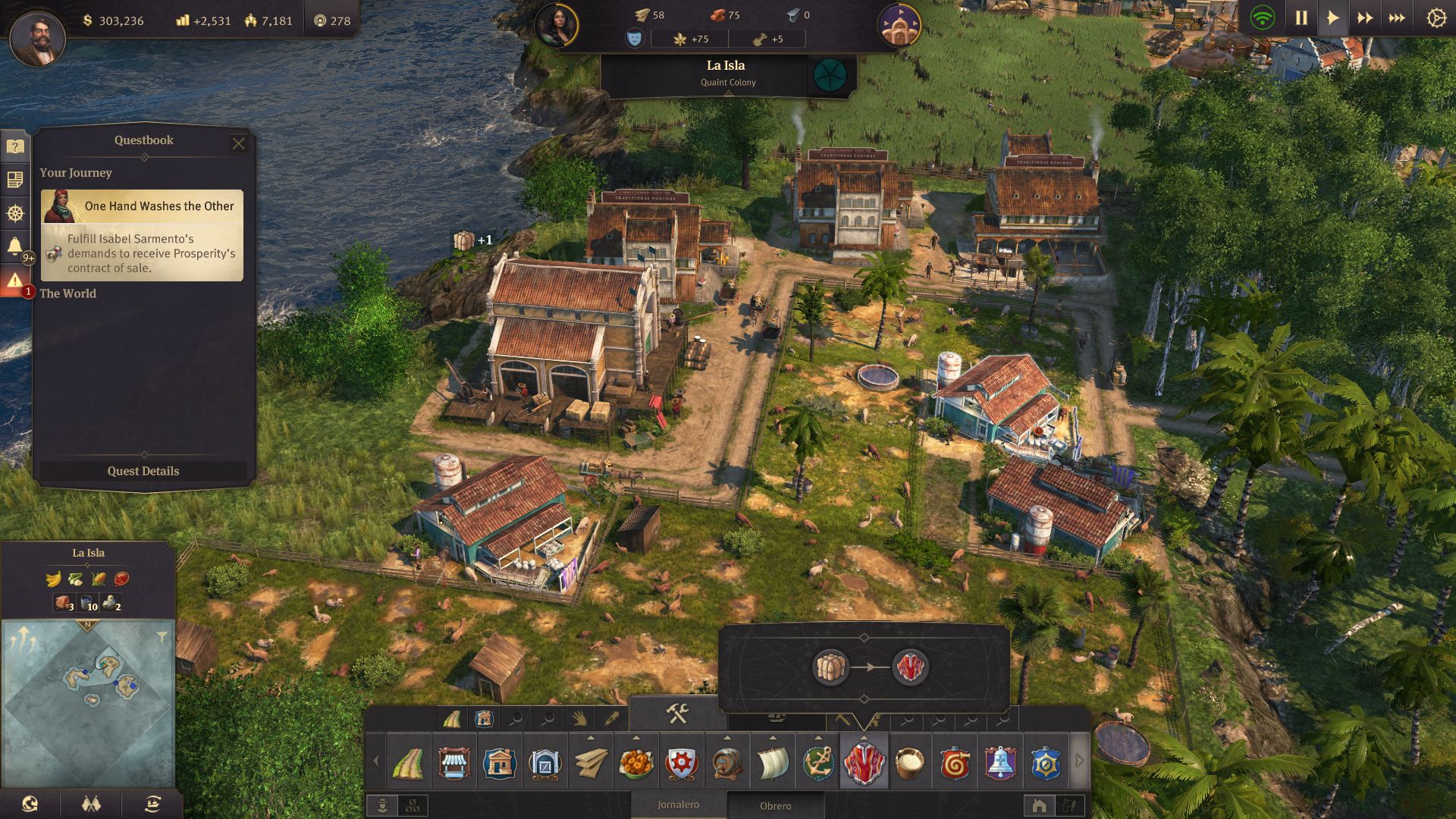Select the road building tool
This screenshot has height=819, width=1456.
pyautogui.click(x=408, y=763)
